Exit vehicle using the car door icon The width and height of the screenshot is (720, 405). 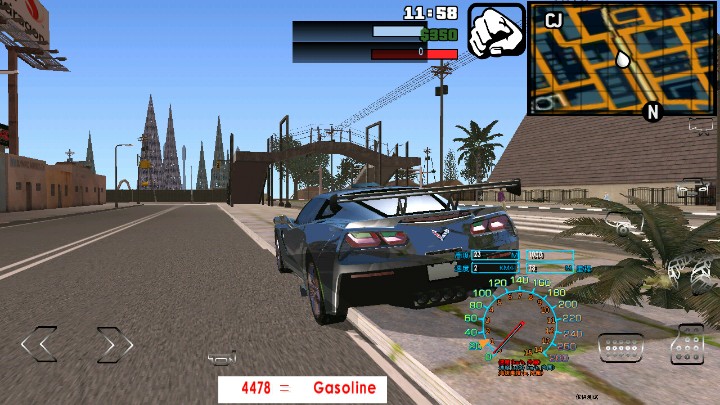pos(696,190)
